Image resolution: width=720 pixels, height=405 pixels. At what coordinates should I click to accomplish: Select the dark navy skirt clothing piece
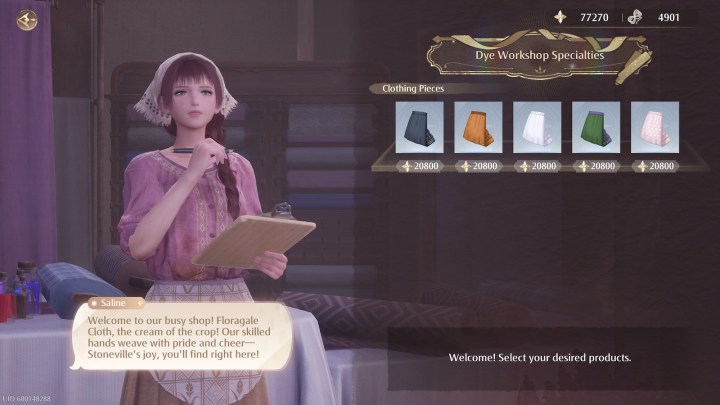419,127
